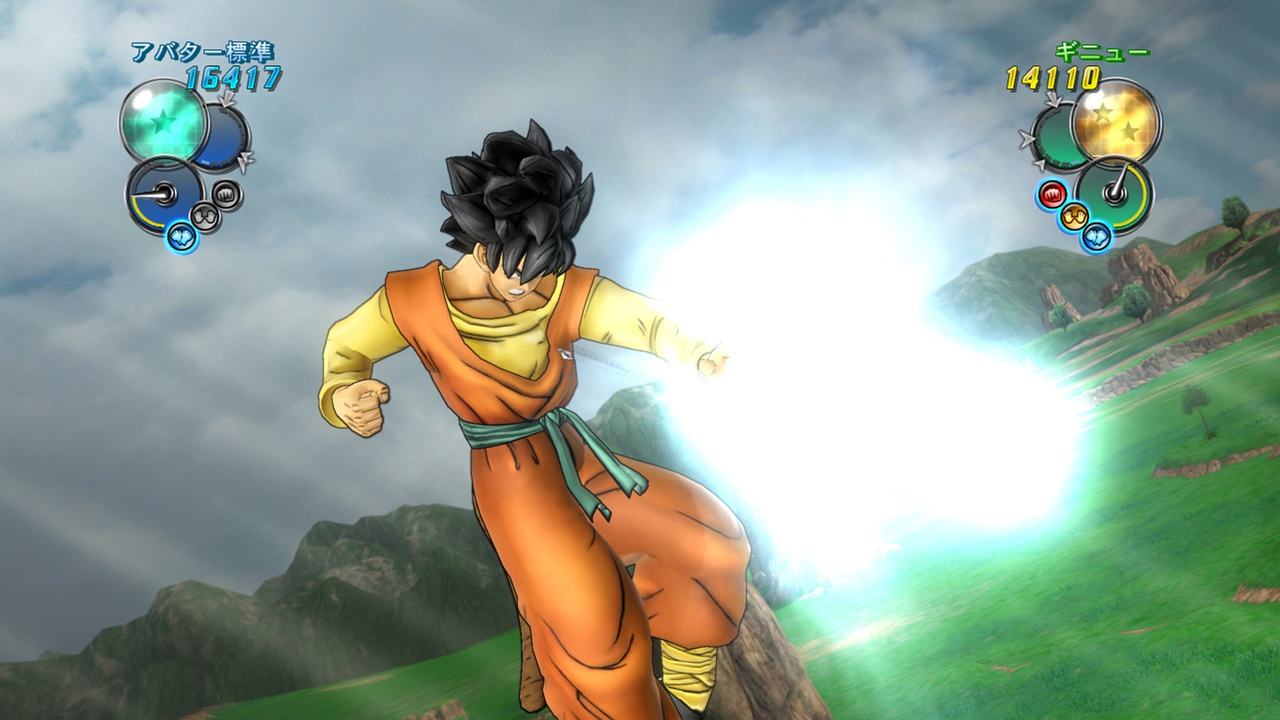The width and height of the screenshot is (1280, 720).
Task: Click the arrow marker above Ginyu's green gauge
Action: click(1052, 100)
